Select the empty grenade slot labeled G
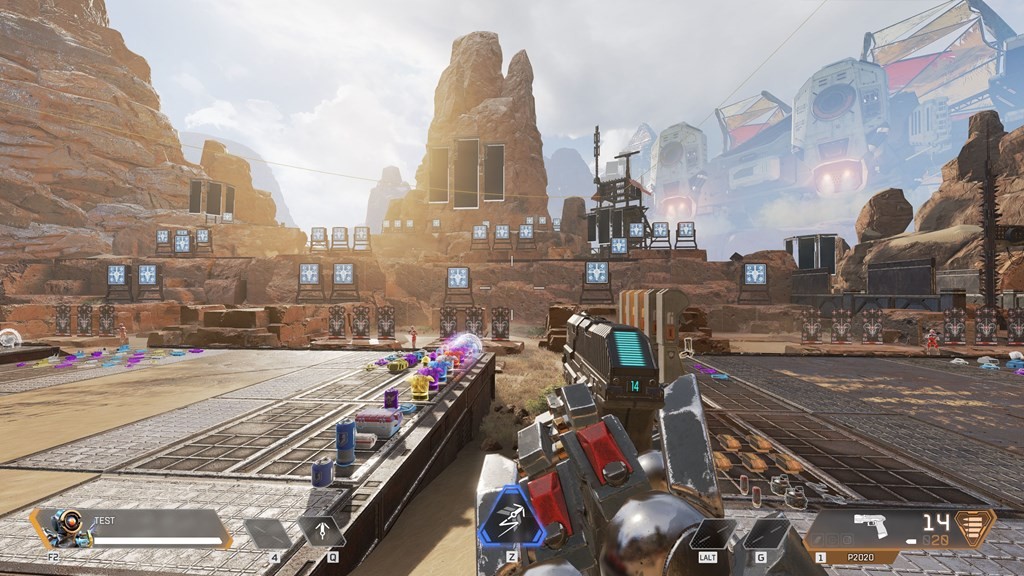1024x576 pixels. point(767,533)
